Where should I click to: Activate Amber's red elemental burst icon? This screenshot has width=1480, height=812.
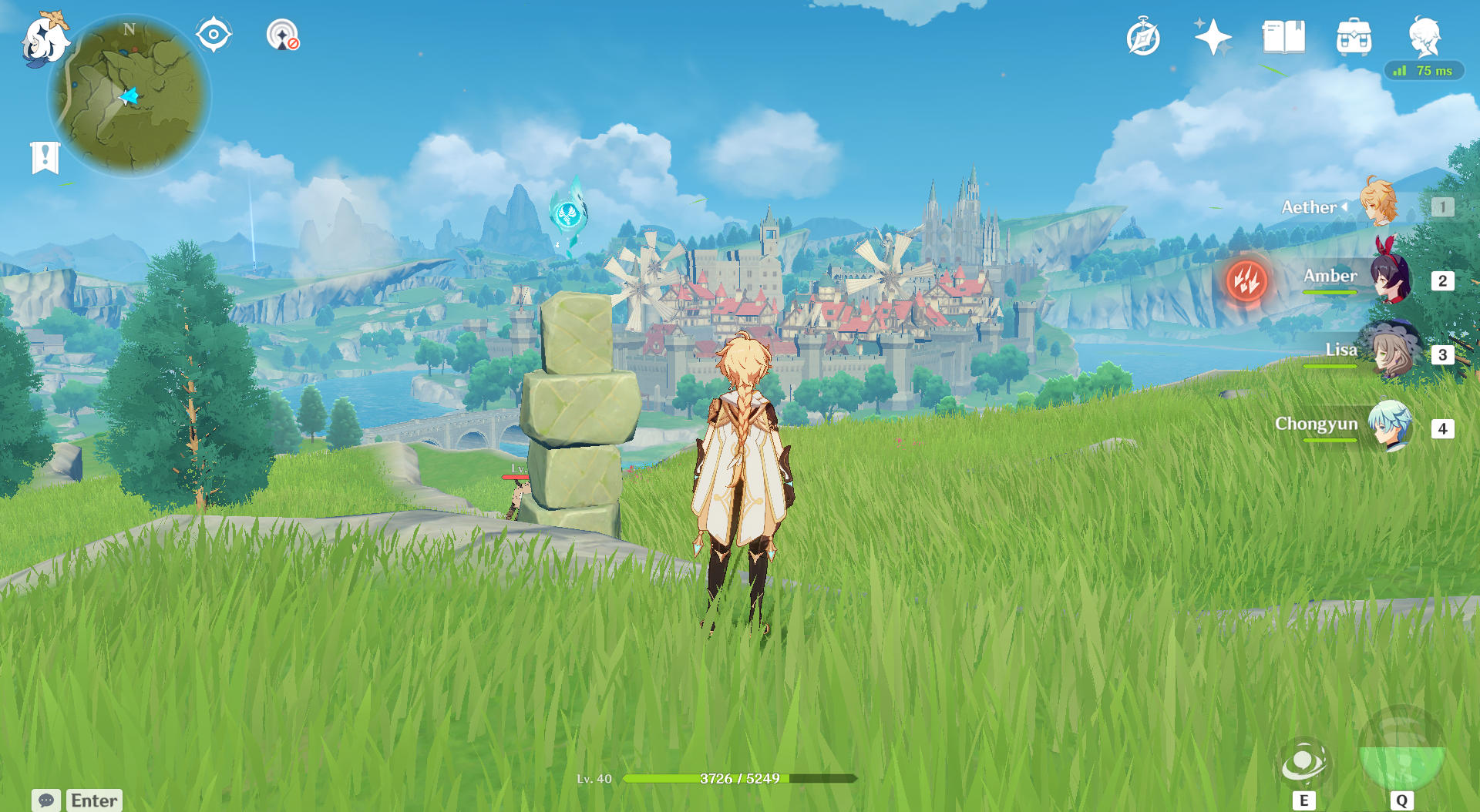(x=1246, y=280)
